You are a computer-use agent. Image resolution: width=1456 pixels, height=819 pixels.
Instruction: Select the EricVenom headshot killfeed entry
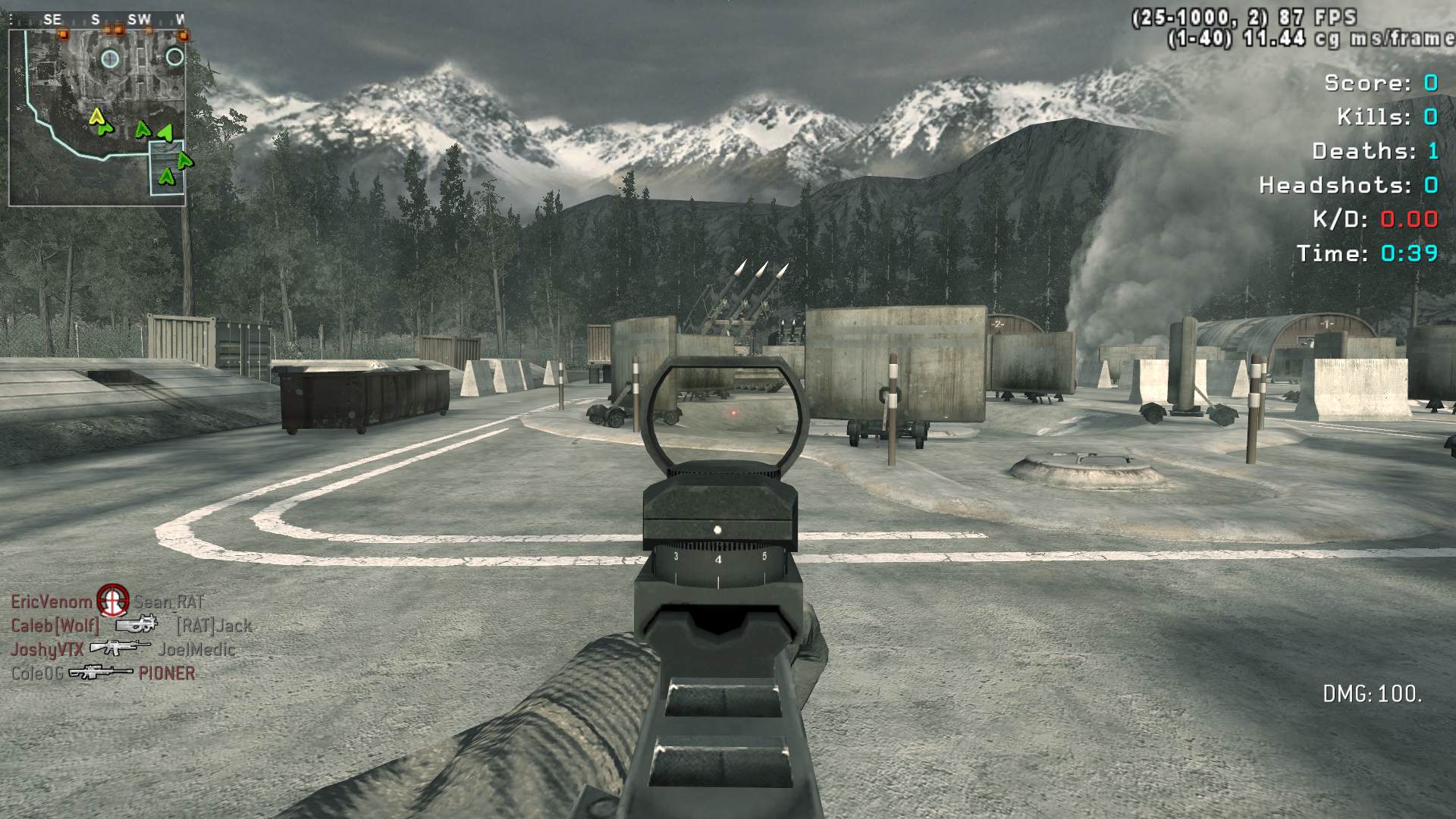[x=108, y=602]
